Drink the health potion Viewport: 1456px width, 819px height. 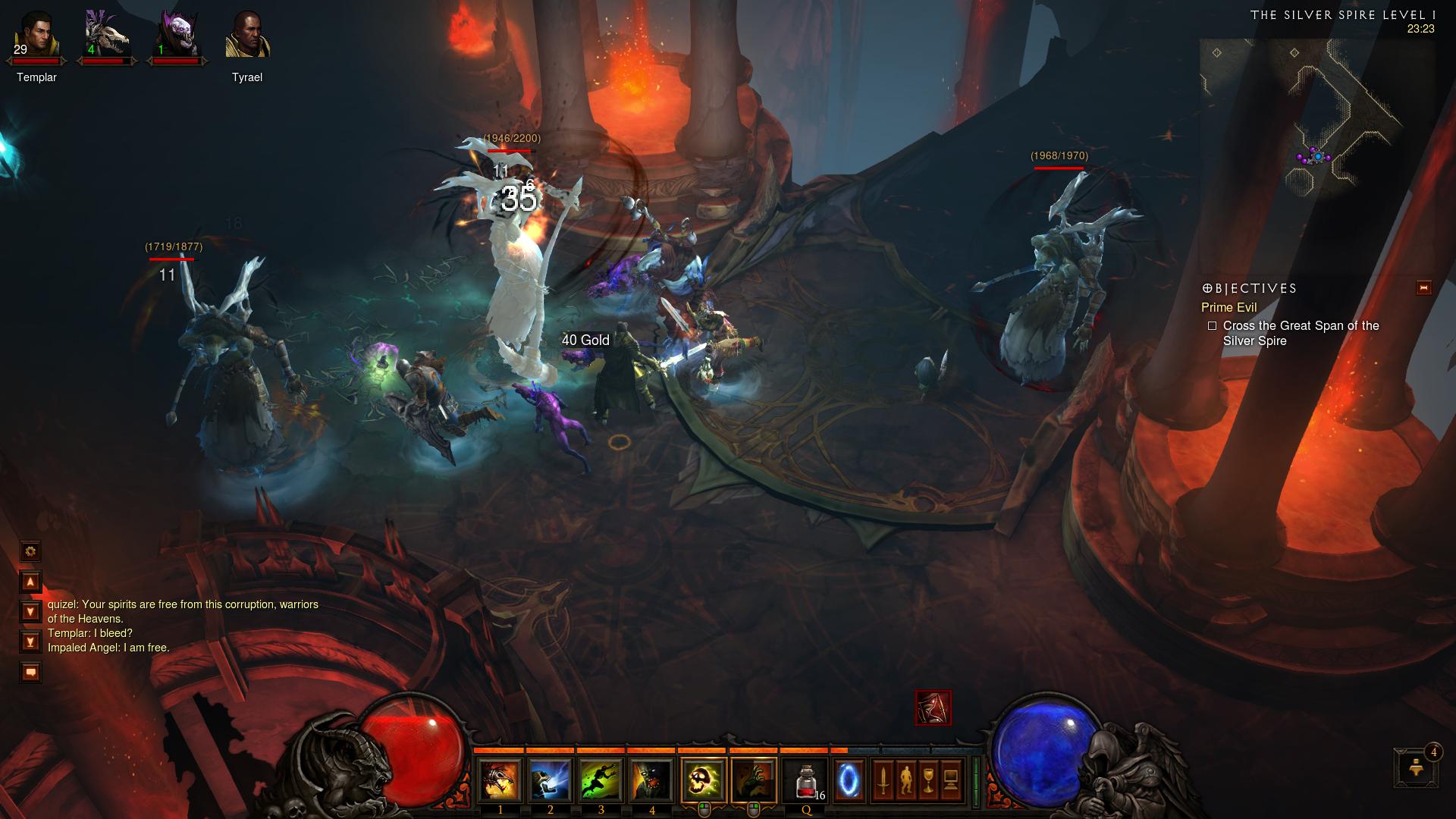tap(805, 780)
